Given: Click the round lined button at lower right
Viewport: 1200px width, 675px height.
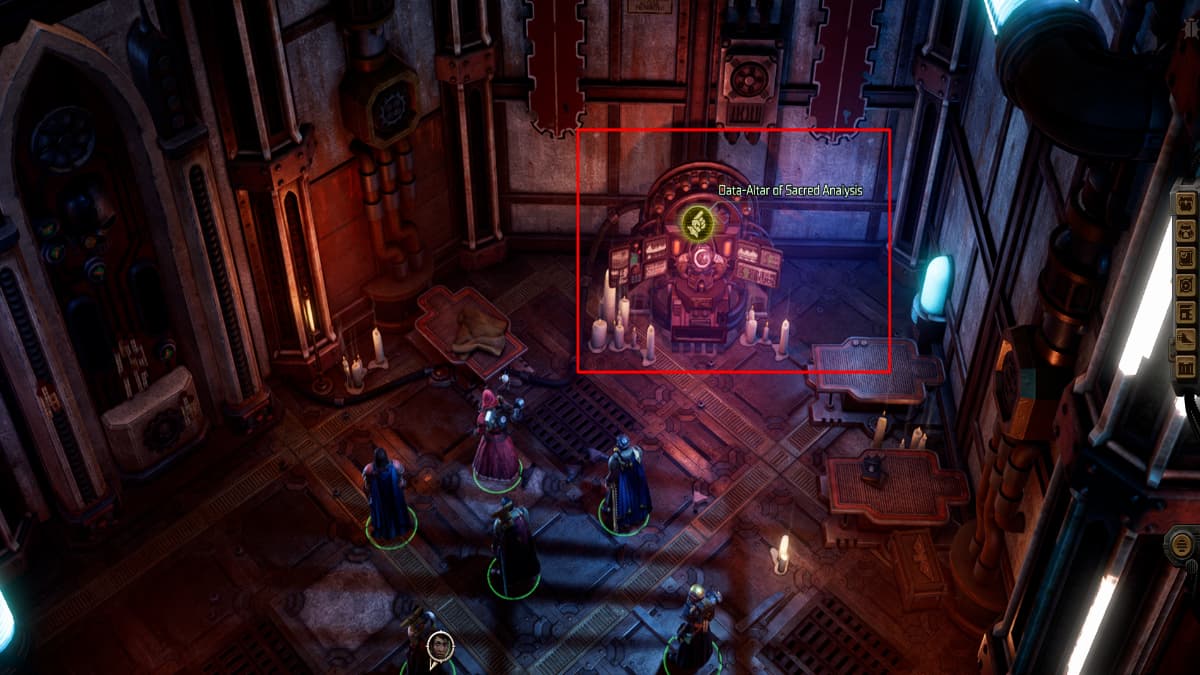Looking at the screenshot, I should click(x=1180, y=547).
